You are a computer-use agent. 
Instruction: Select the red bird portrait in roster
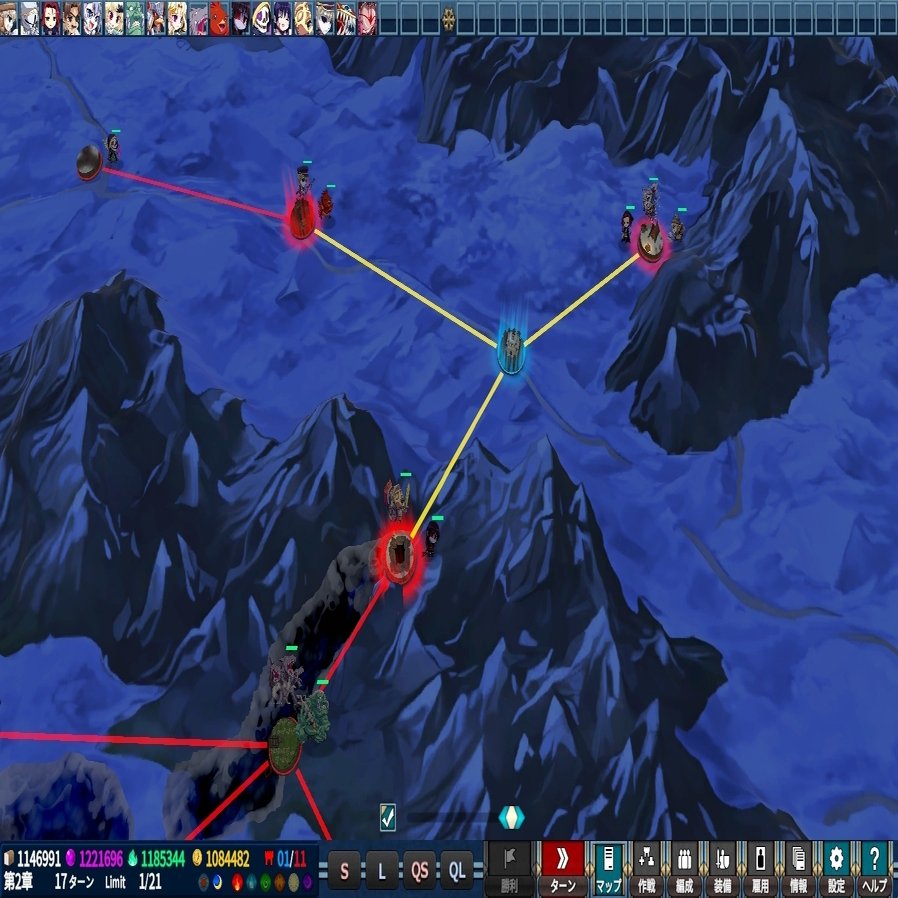point(220,17)
